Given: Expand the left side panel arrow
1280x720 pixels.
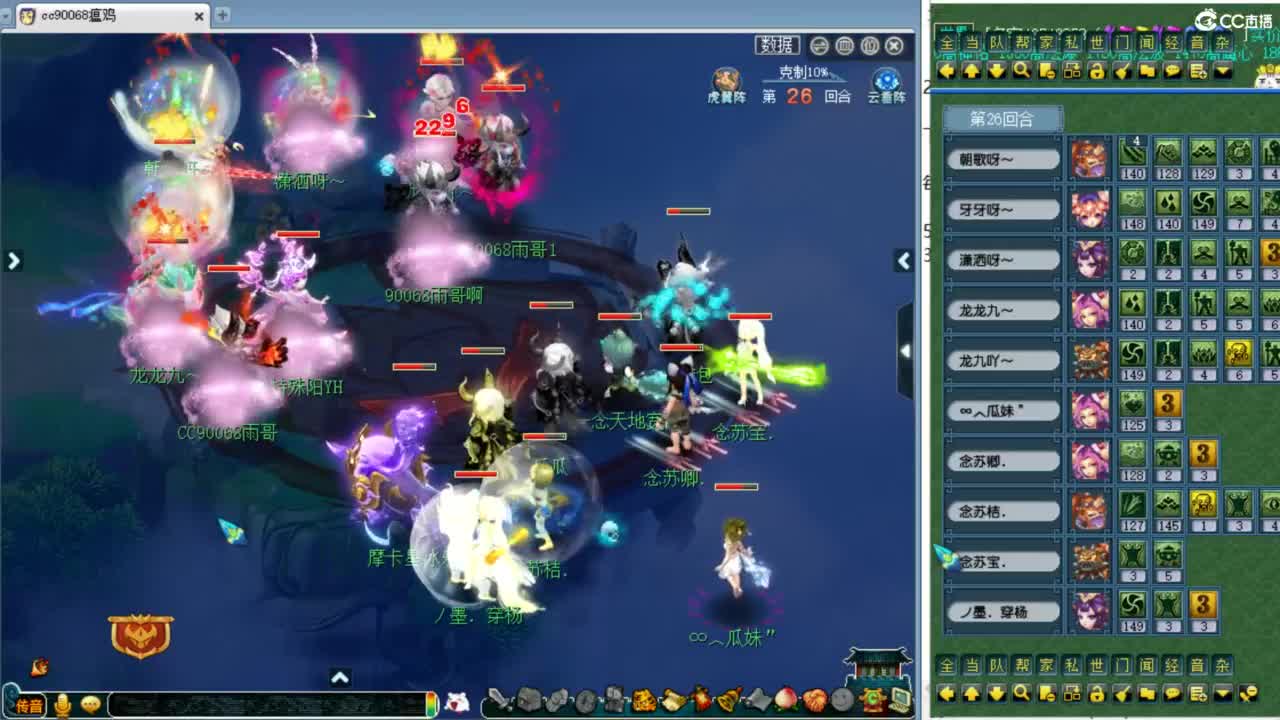Looking at the screenshot, I should 13,260.
